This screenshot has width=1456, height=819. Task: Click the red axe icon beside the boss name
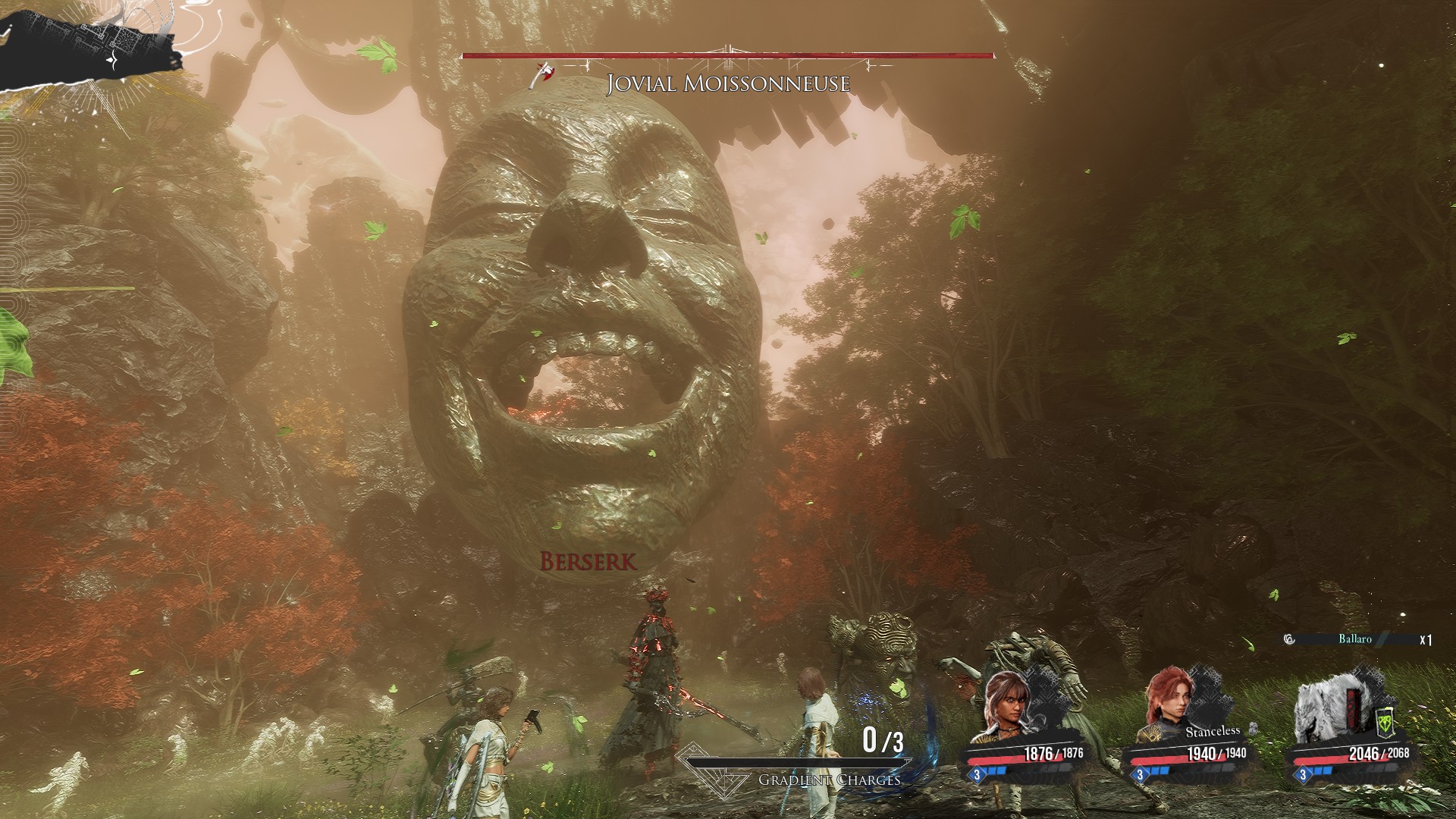pos(544,74)
